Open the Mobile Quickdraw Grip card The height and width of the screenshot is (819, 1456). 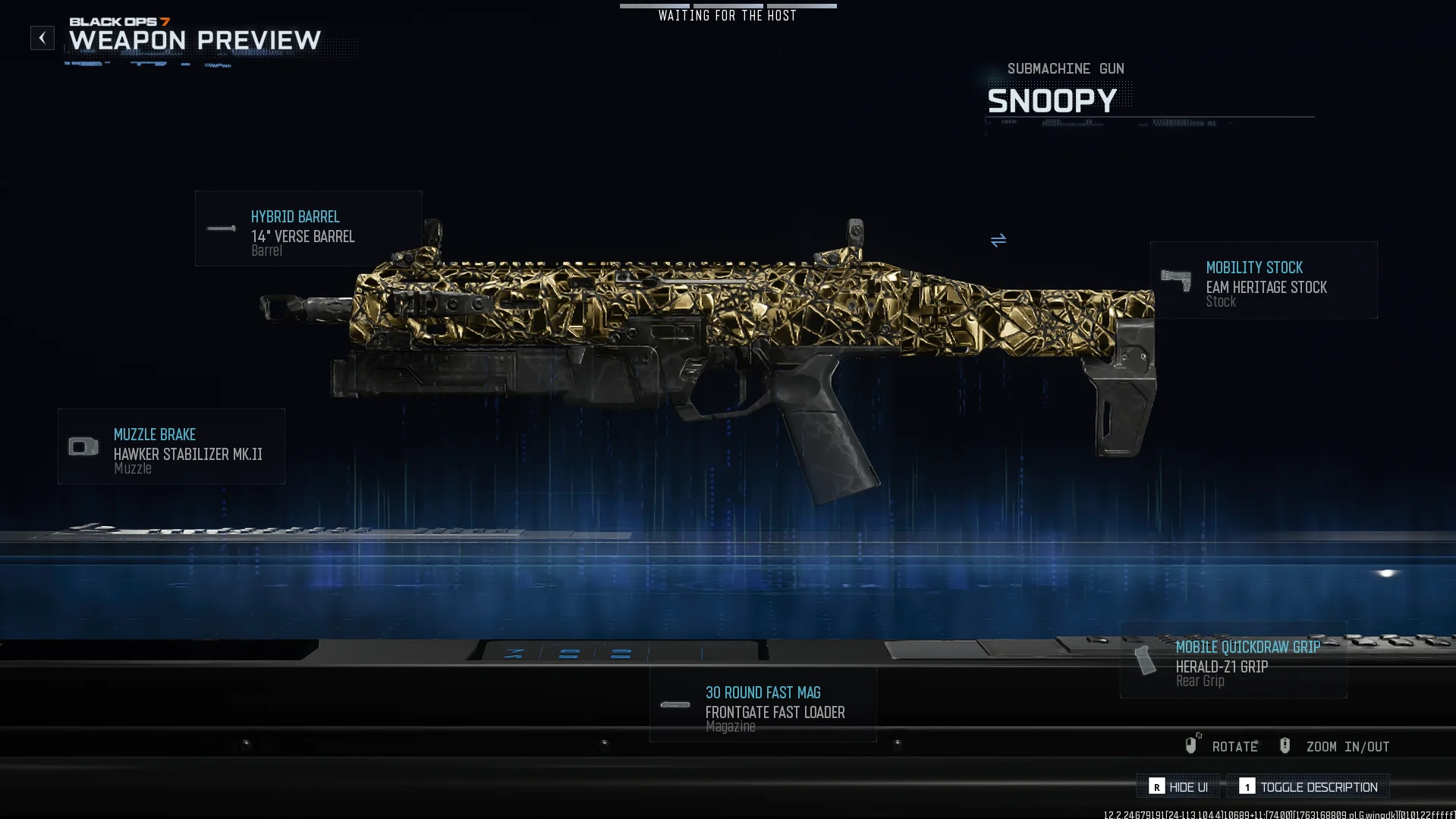coord(1233,660)
